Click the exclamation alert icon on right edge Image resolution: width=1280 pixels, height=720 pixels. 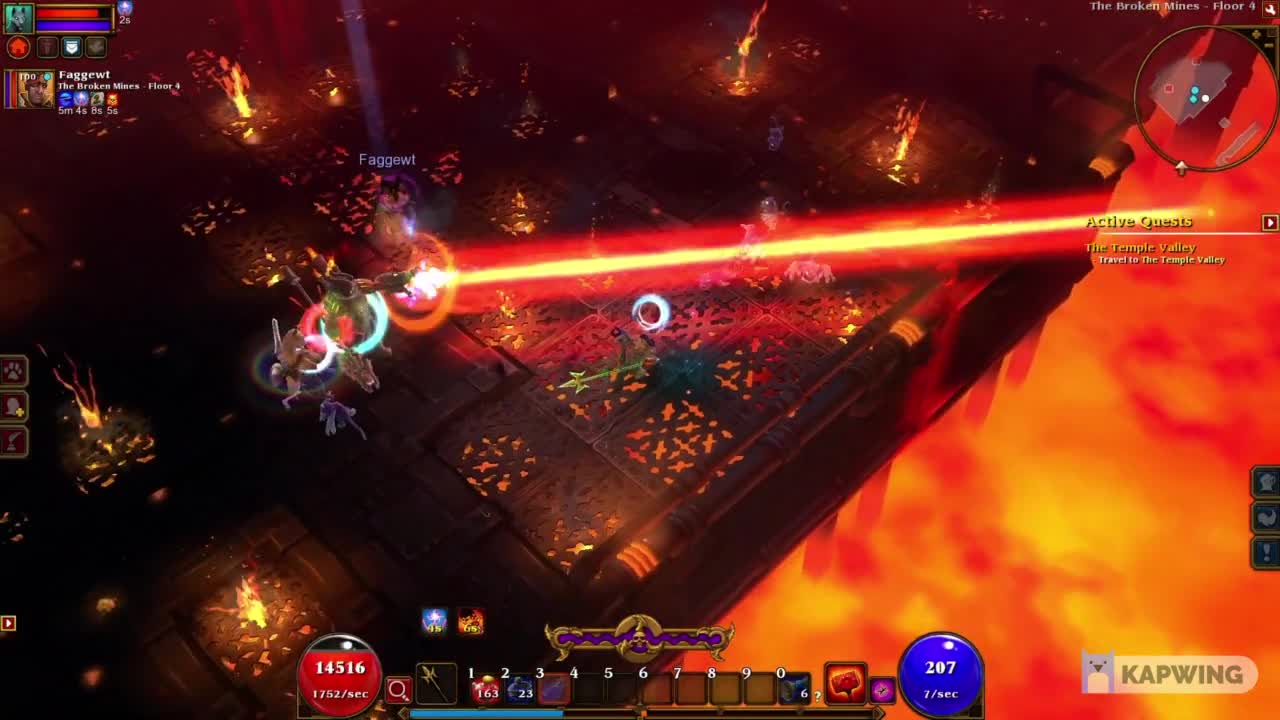[x=1266, y=553]
